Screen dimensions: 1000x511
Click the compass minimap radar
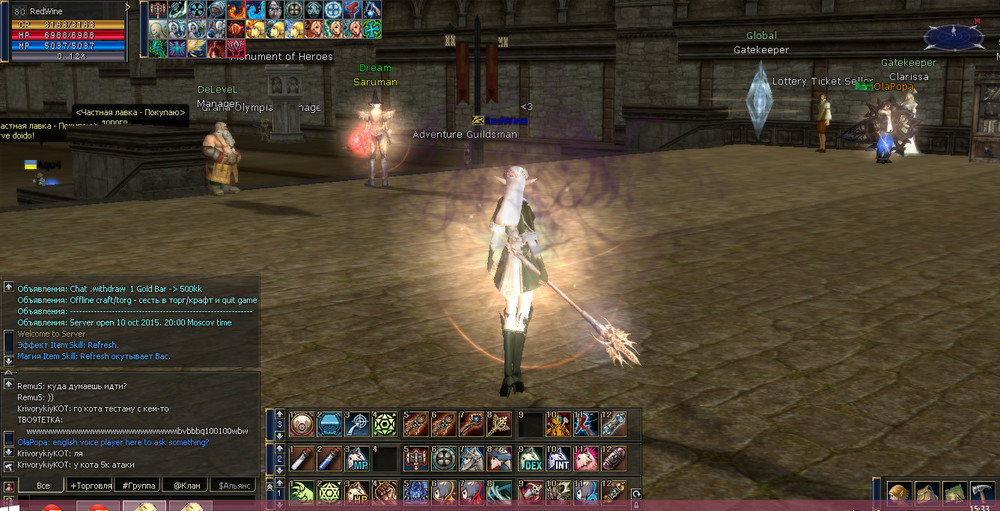pos(953,37)
